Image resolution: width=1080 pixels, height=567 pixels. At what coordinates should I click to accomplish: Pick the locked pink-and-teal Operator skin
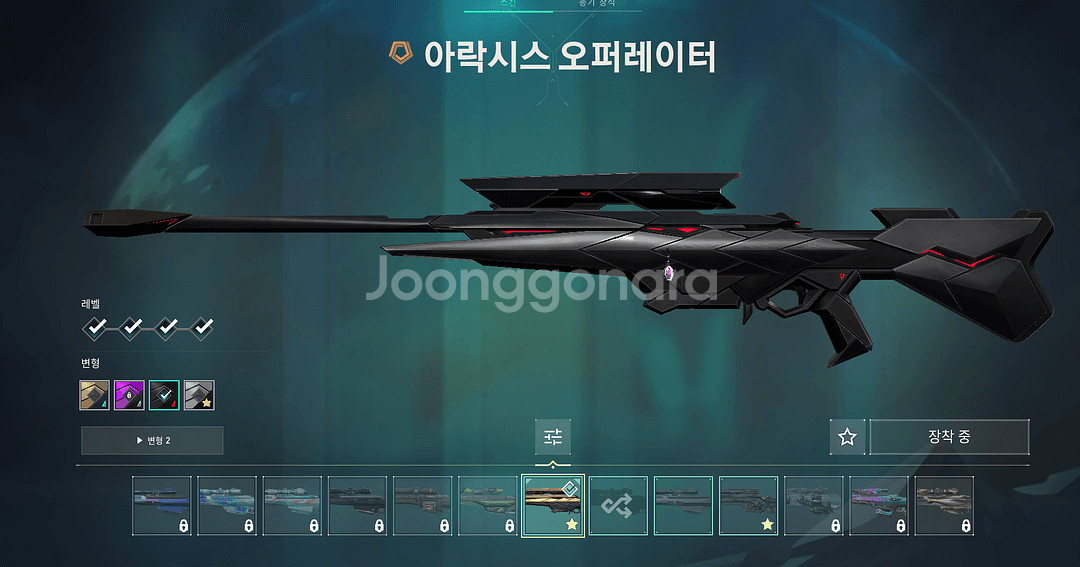tap(878, 506)
